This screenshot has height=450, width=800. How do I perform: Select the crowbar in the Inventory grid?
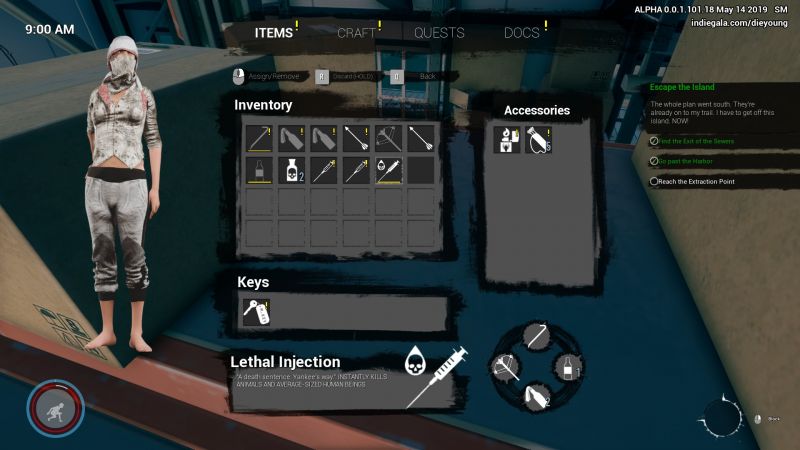point(261,137)
